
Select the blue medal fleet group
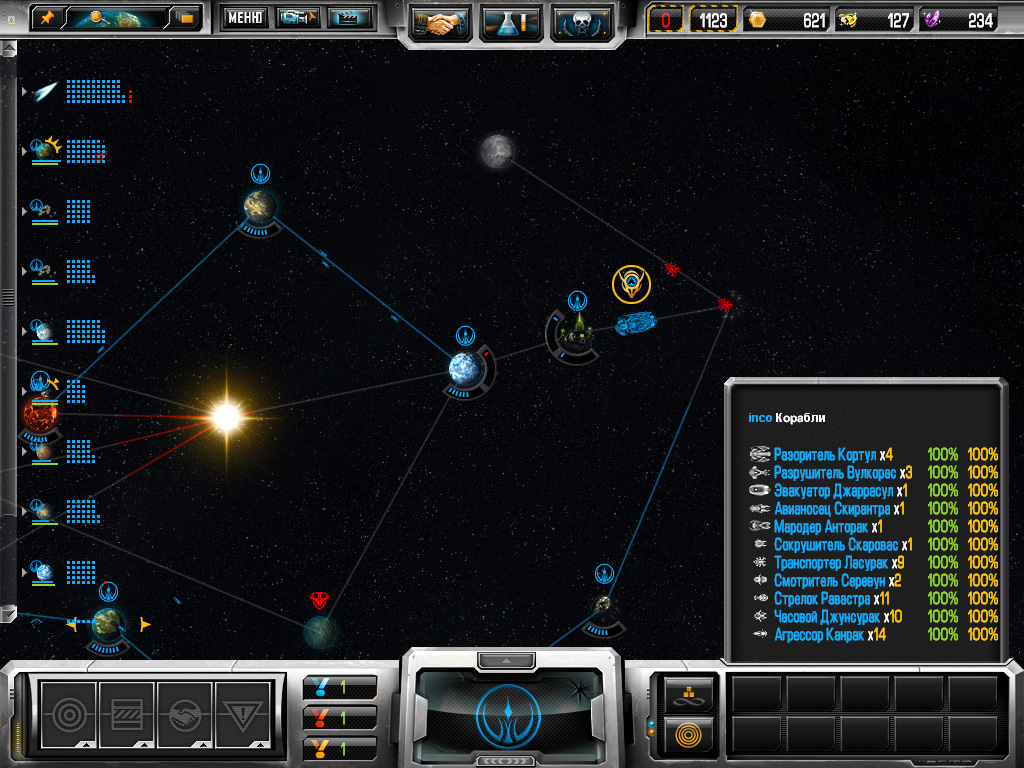click(x=340, y=687)
